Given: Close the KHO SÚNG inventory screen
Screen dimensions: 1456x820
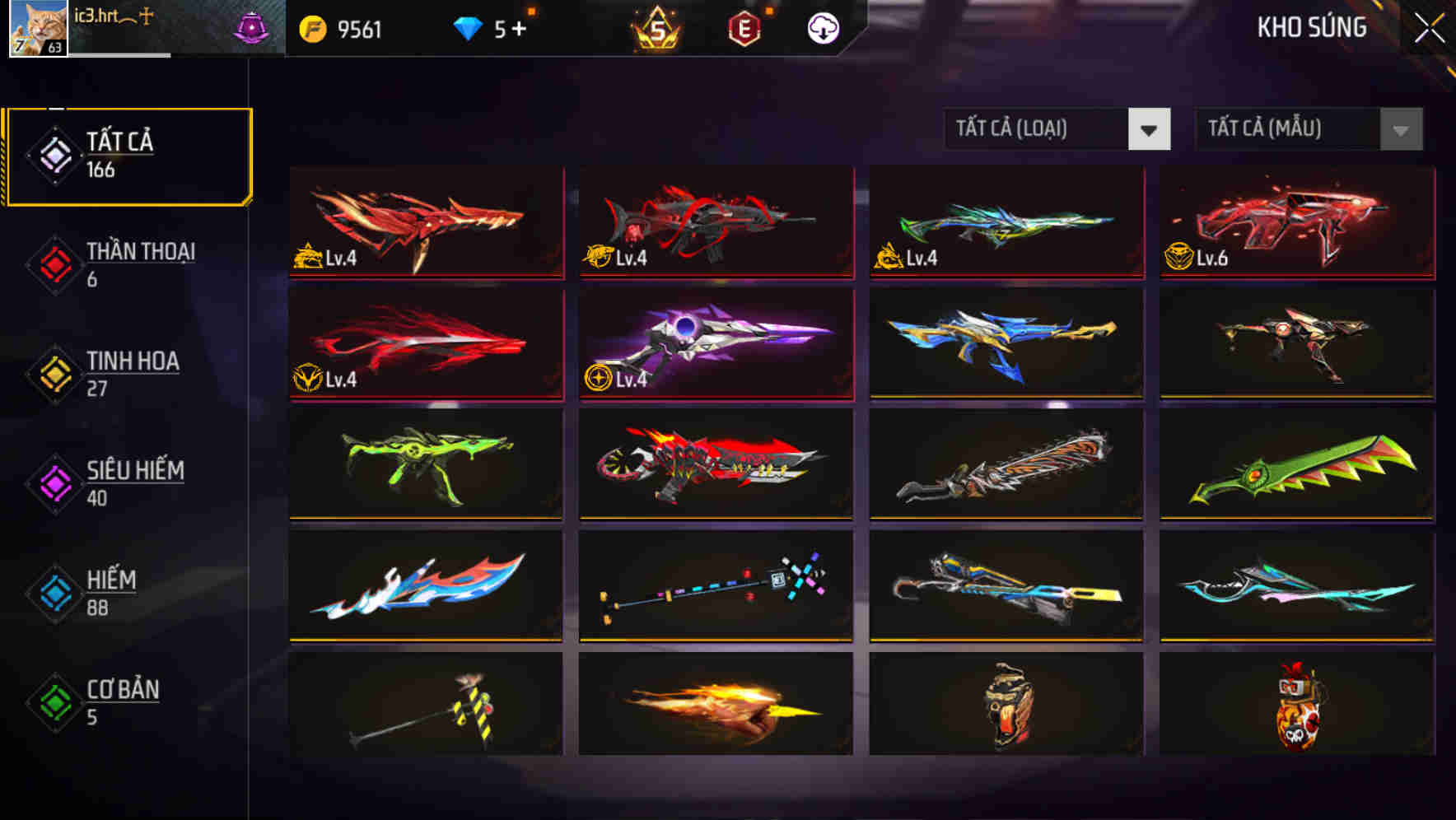Looking at the screenshot, I should (x=1427, y=27).
